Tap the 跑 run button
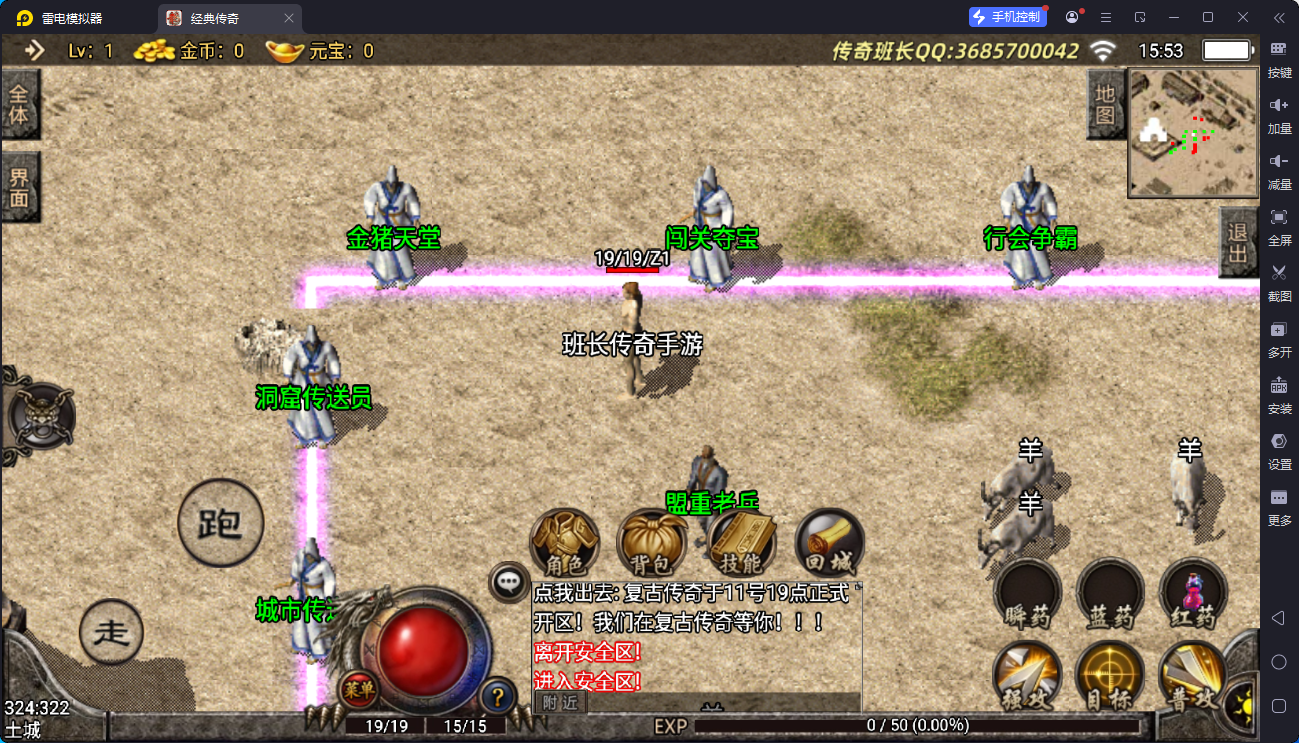 coord(220,522)
